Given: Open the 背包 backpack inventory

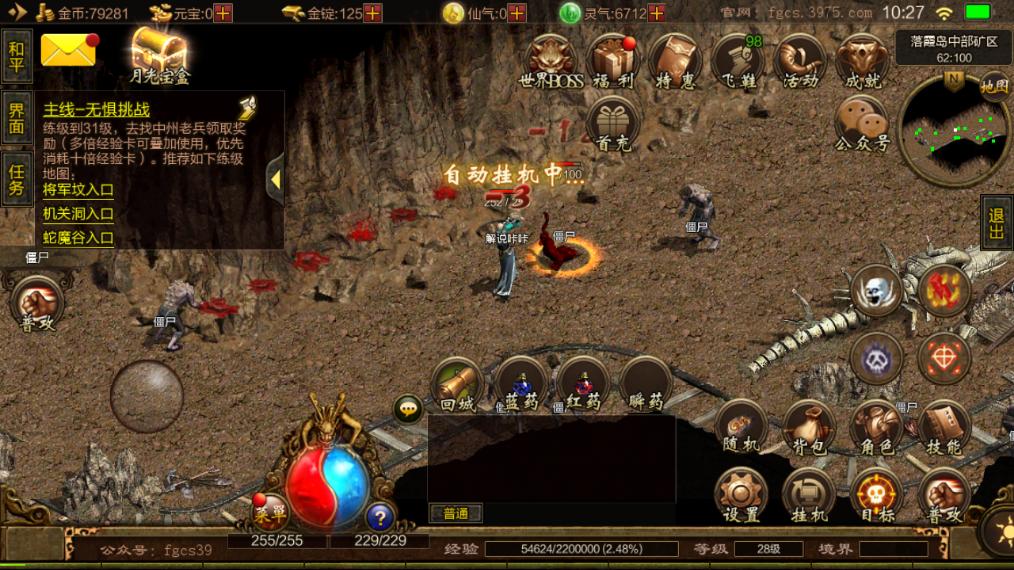Looking at the screenshot, I should pyautogui.click(x=808, y=427).
